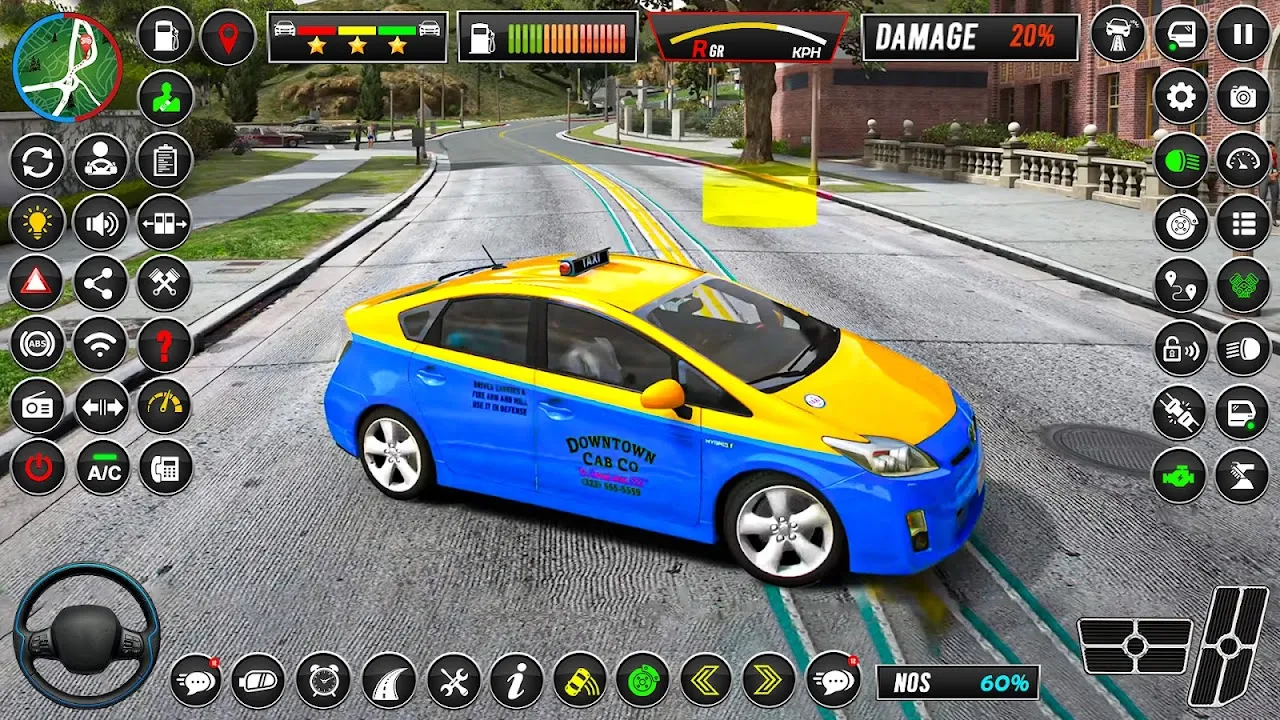The width and height of the screenshot is (1280, 720).
Task: Tap the camera screenshot icon
Action: tap(1243, 97)
